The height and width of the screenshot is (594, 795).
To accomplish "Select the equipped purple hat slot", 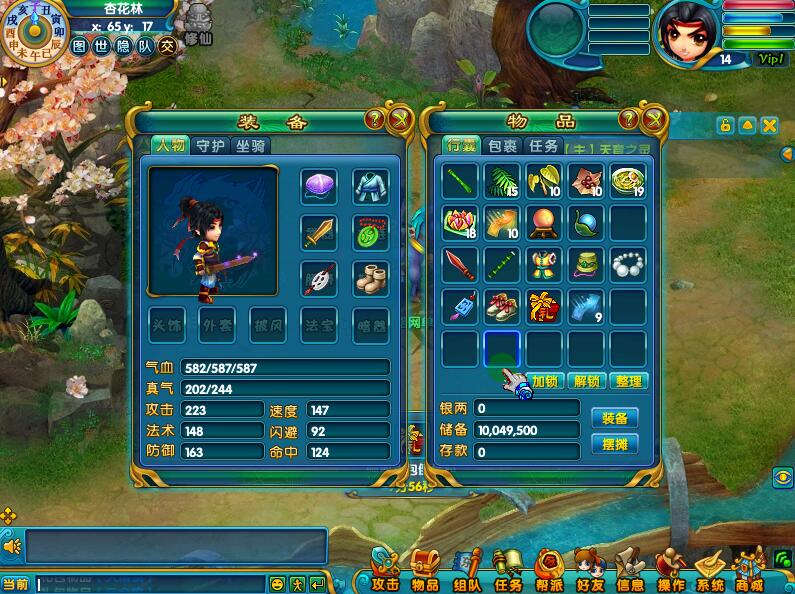I will coord(319,186).
